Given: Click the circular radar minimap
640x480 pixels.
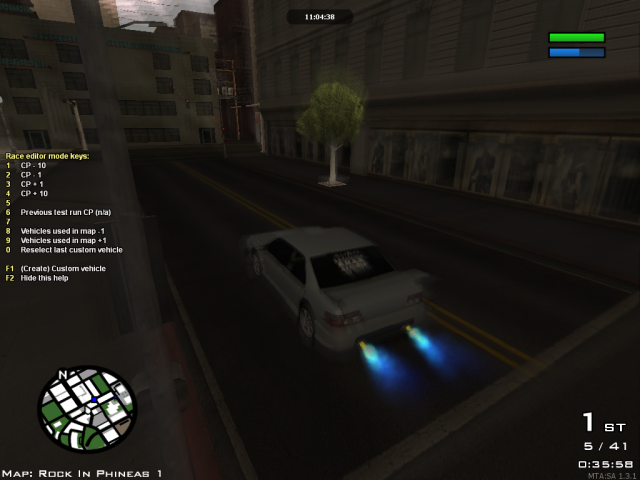Looking at the screenshot, I should [x=87, y=409].
